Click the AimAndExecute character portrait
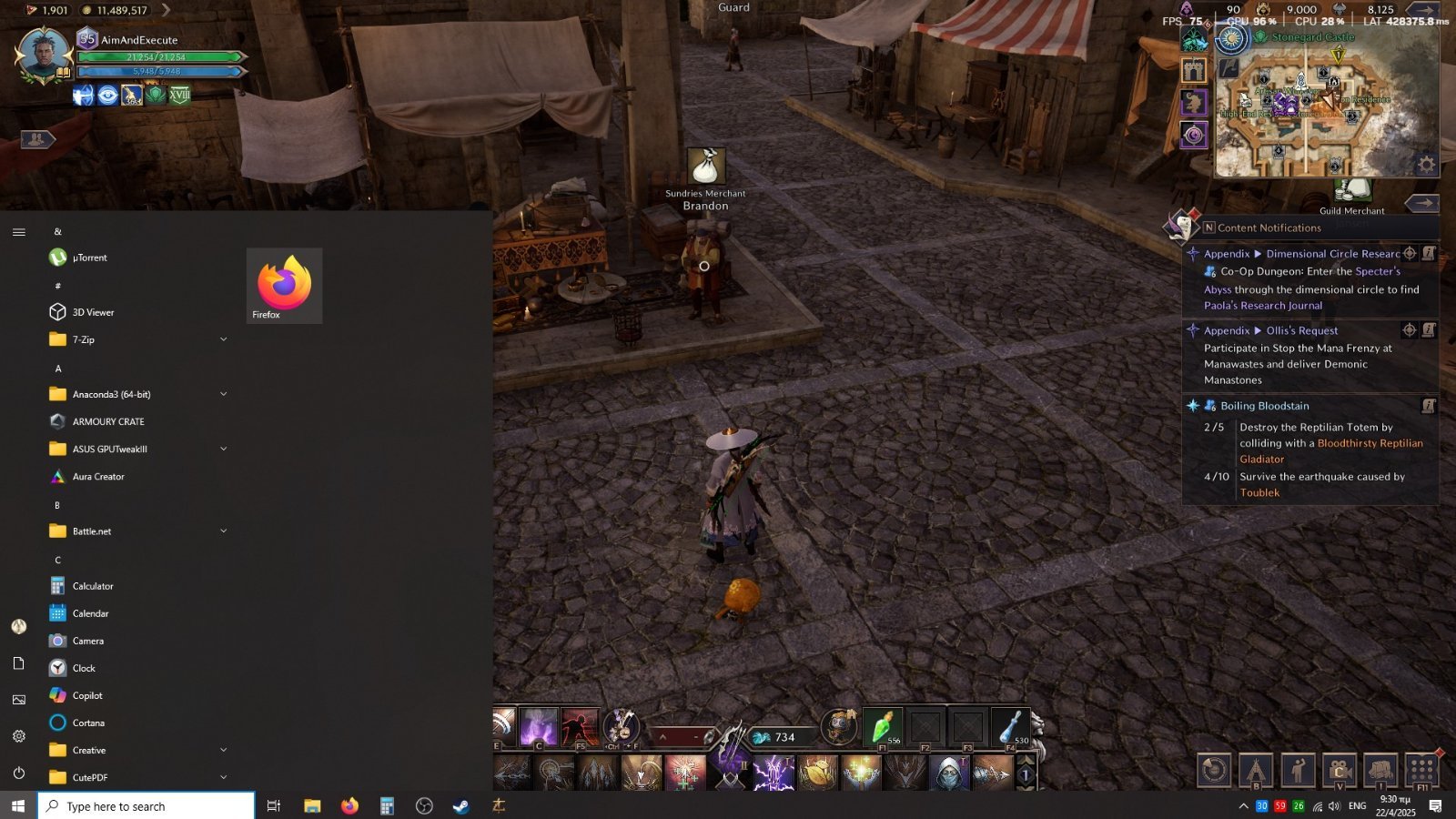Image resolution: width=1456 pixels, height=819 pixels. (x=43, y=55)
